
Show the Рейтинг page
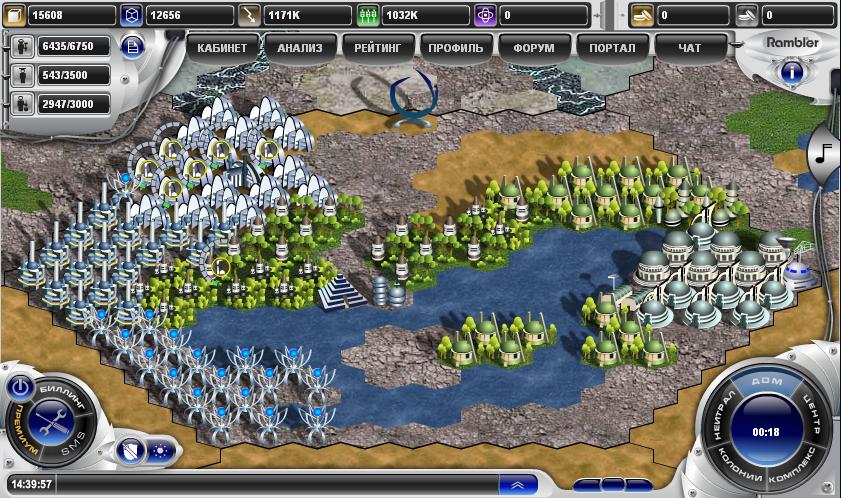click(x=377, y=47)
